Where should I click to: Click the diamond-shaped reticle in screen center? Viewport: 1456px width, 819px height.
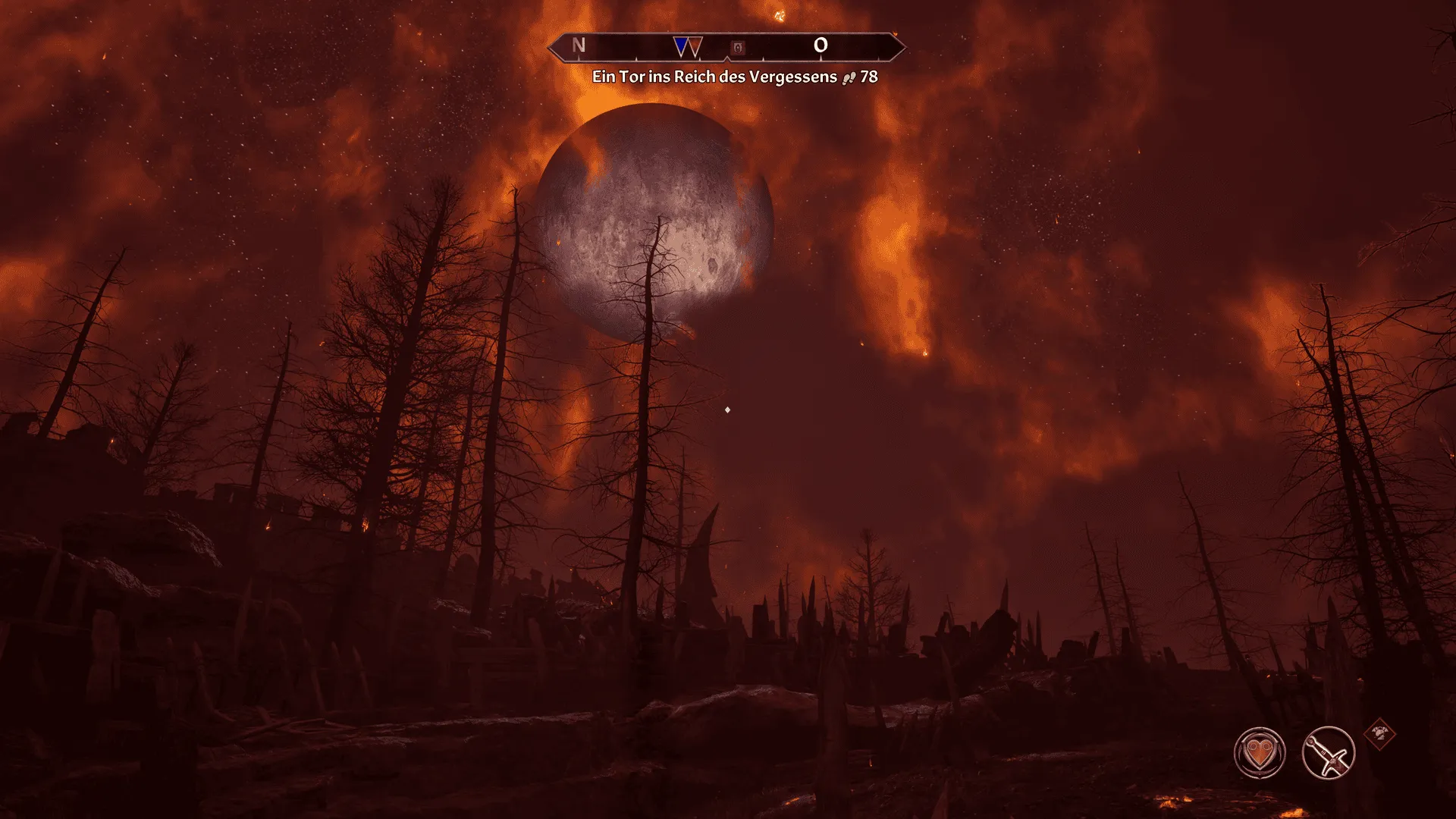pos(726,409)
